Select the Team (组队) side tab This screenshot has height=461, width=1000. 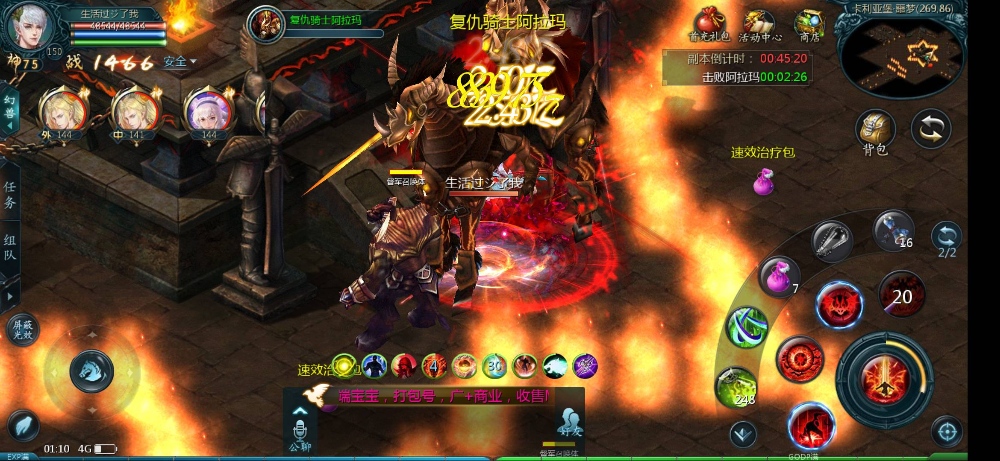pos(10,248)
